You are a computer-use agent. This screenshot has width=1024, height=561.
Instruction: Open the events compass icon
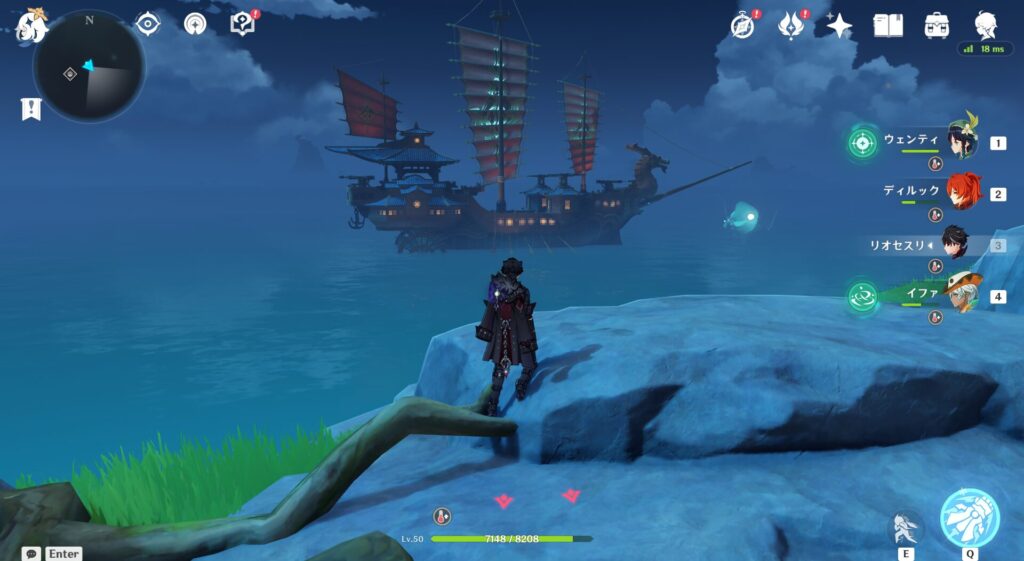coord(742,26)
